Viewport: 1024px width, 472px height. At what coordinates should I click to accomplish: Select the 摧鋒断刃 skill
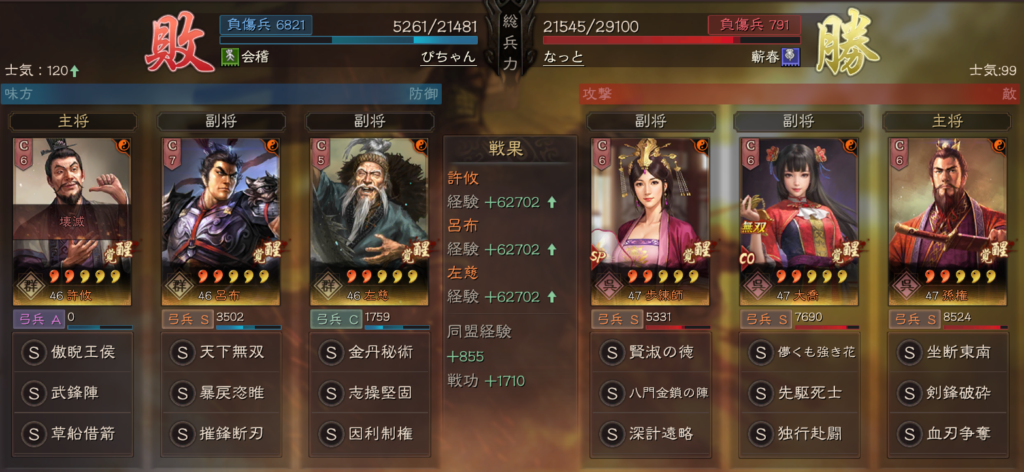tap(219, 434)
